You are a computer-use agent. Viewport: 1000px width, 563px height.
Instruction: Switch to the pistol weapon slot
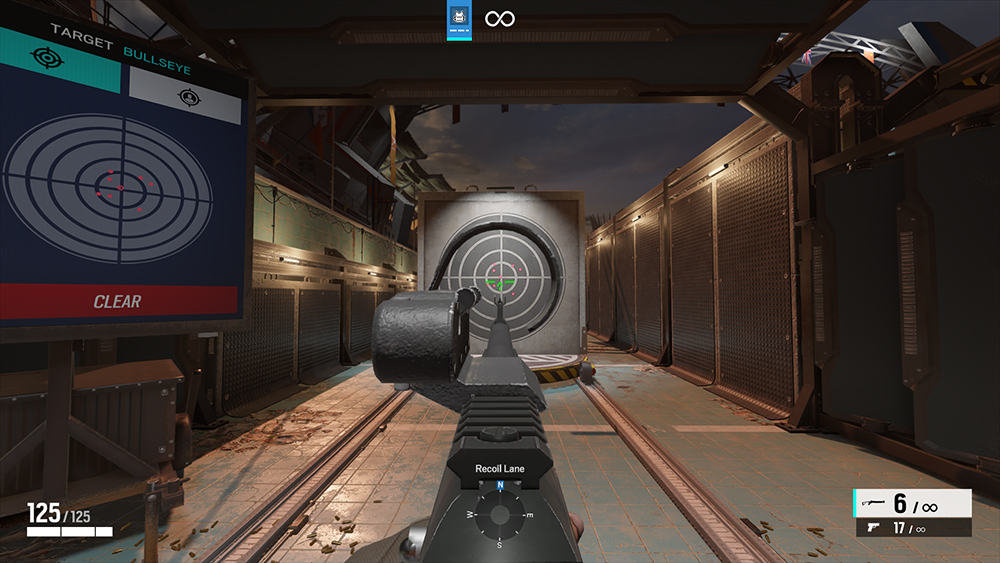[x=912, y=528]
